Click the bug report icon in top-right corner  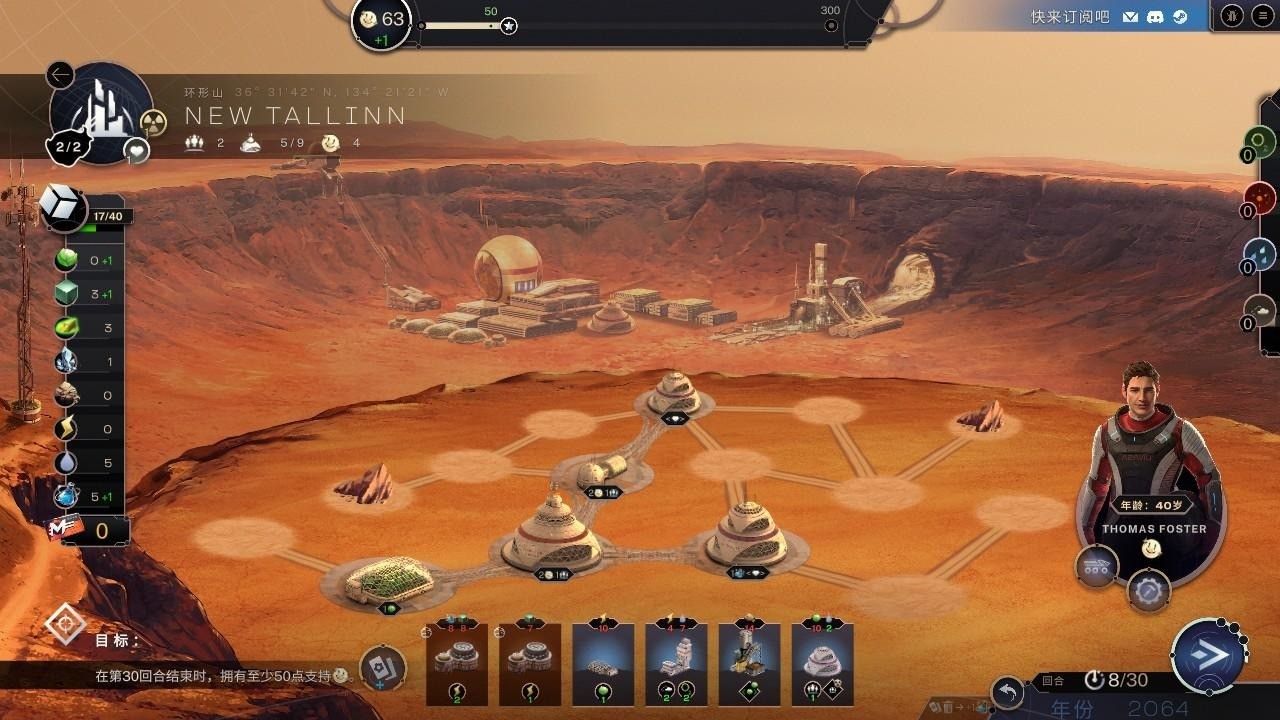tap(1232, 15)
